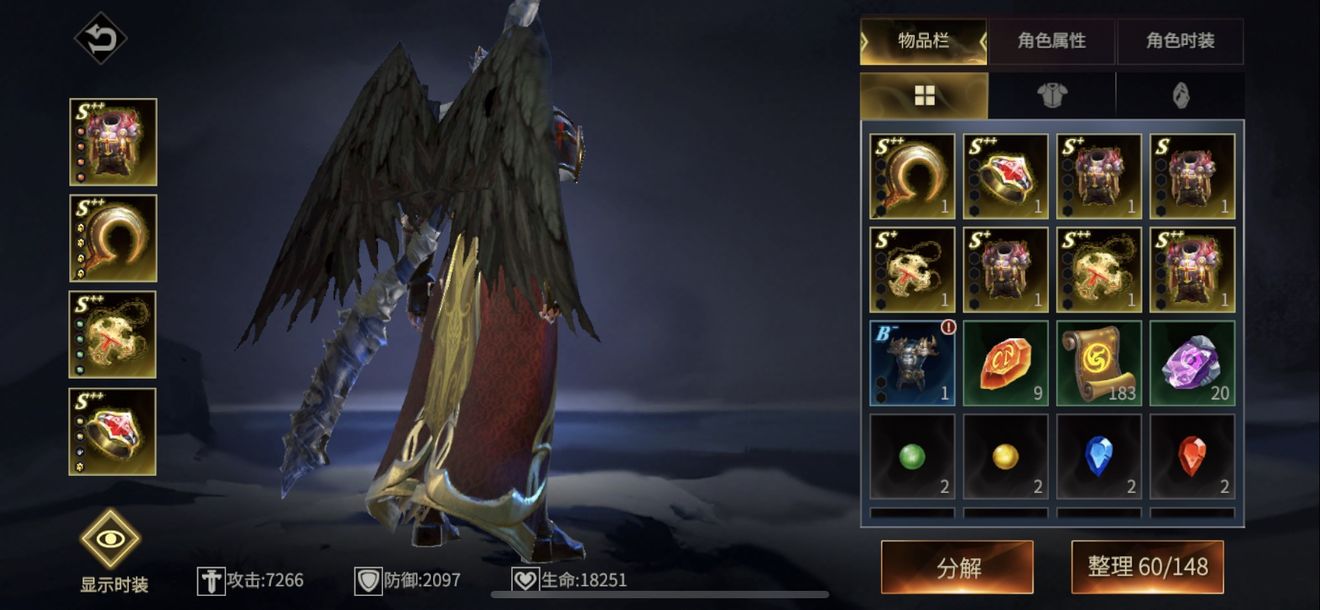The image size is (1320, 610).
Task: Pick the orange gem stack of 9
Action: click(x=1006, y=363)
